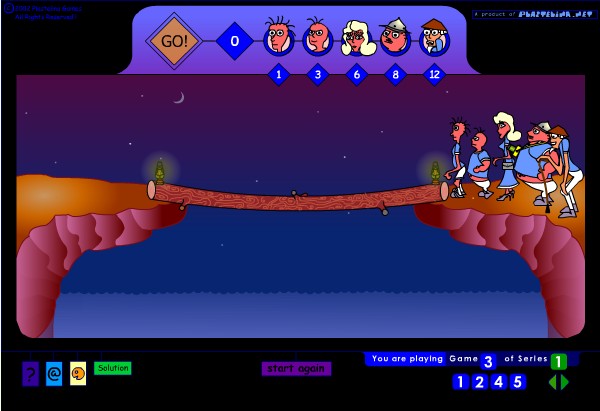Pick the blonde woman portrait with time 6
600x411 pixels.
tap(357, 39)
